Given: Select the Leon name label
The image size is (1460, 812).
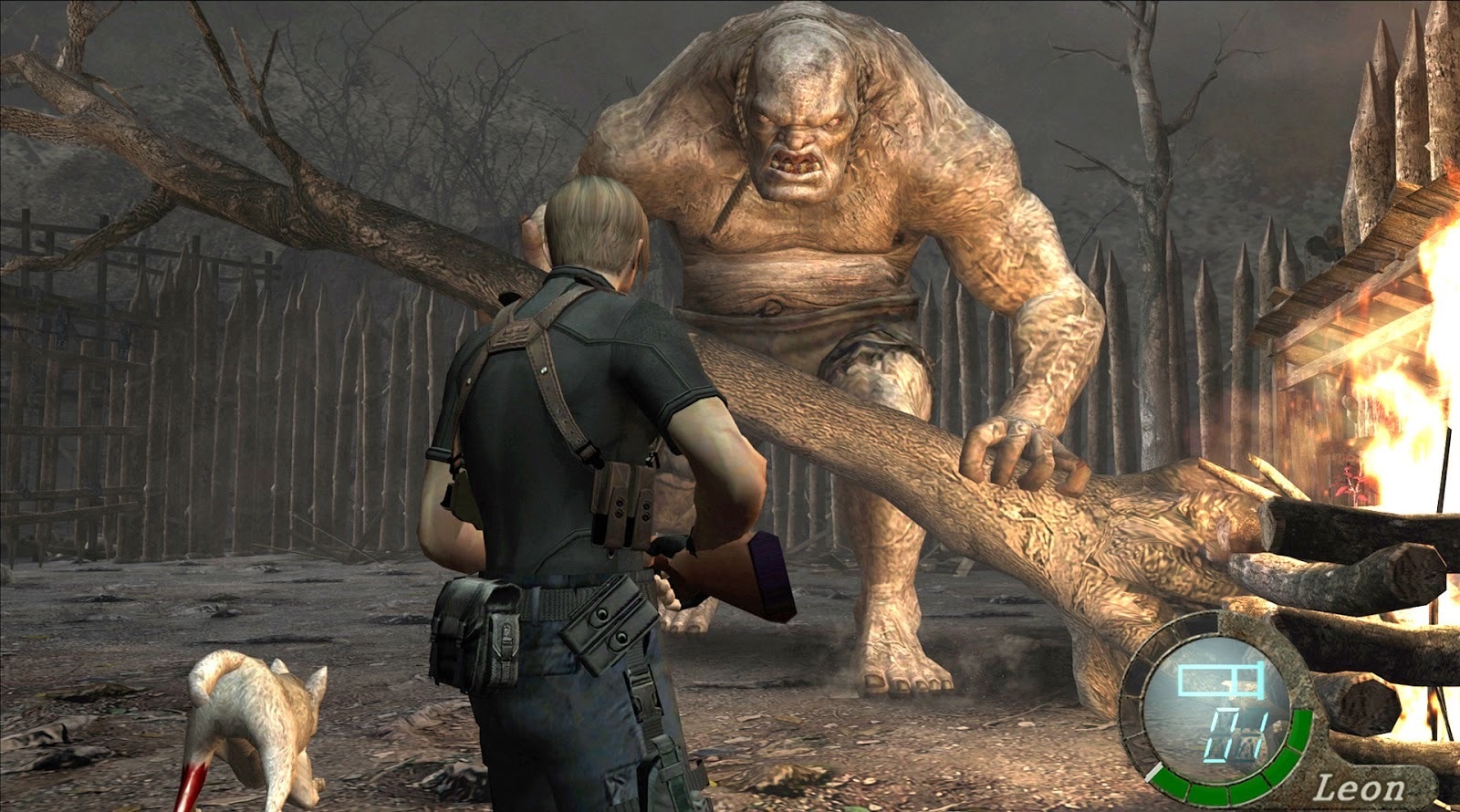Looking at the screenshot, I should pyautogui.click(x=1360, y=786).
